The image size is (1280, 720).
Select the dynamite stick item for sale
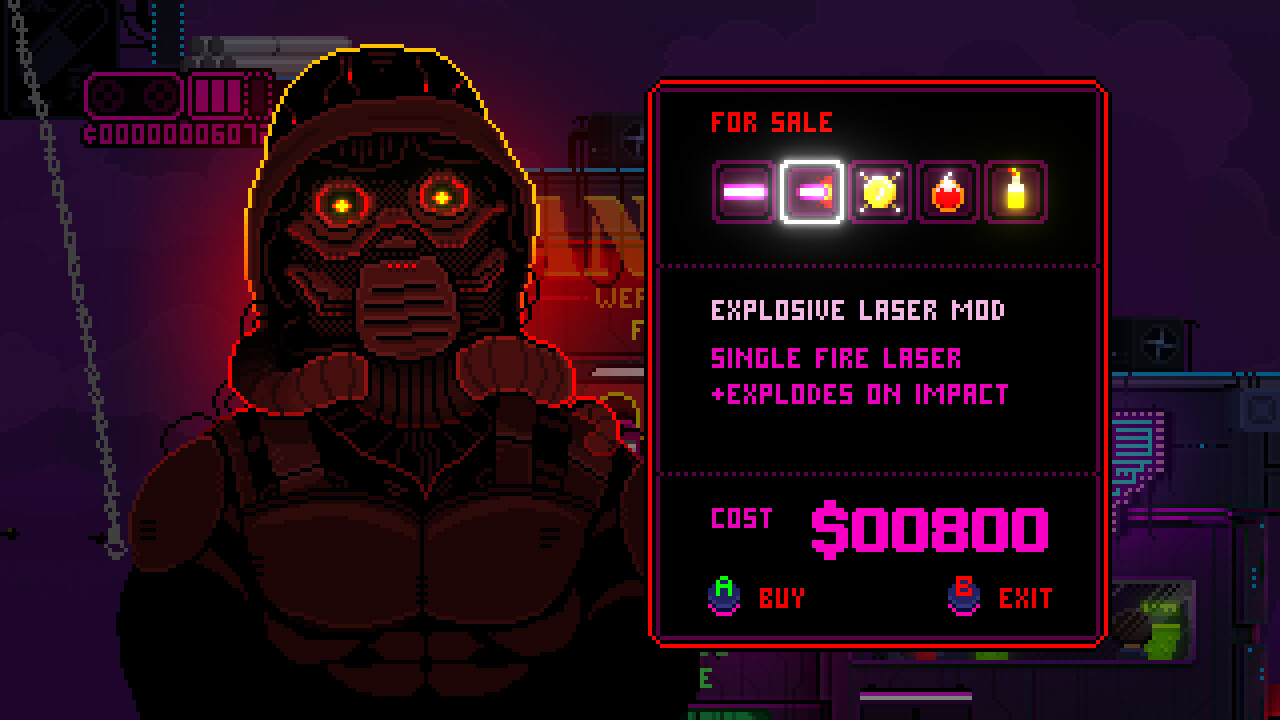(x=1015, y=188)
